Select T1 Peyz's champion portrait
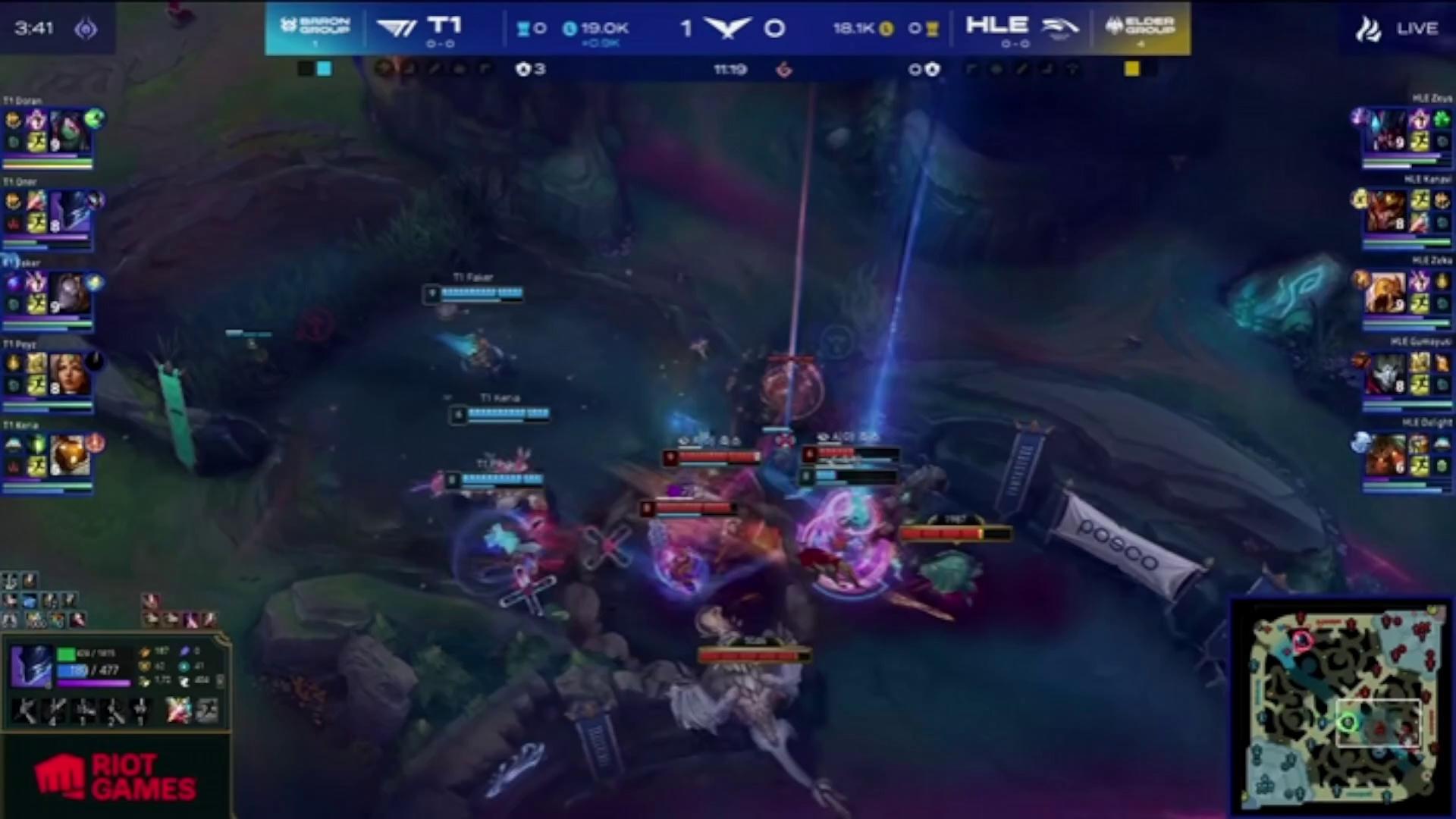The height and width of the screenshot is (819, 1456). [68, 374]
